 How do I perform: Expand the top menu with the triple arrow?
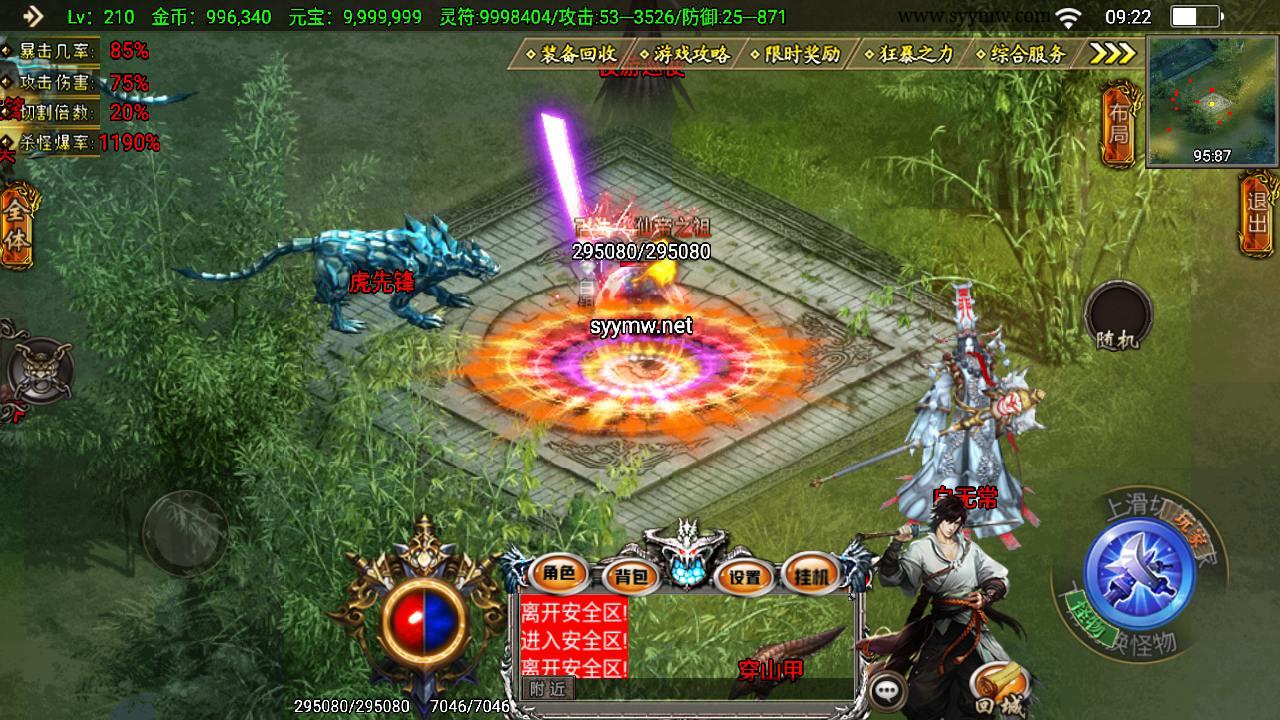point(1111,54)
